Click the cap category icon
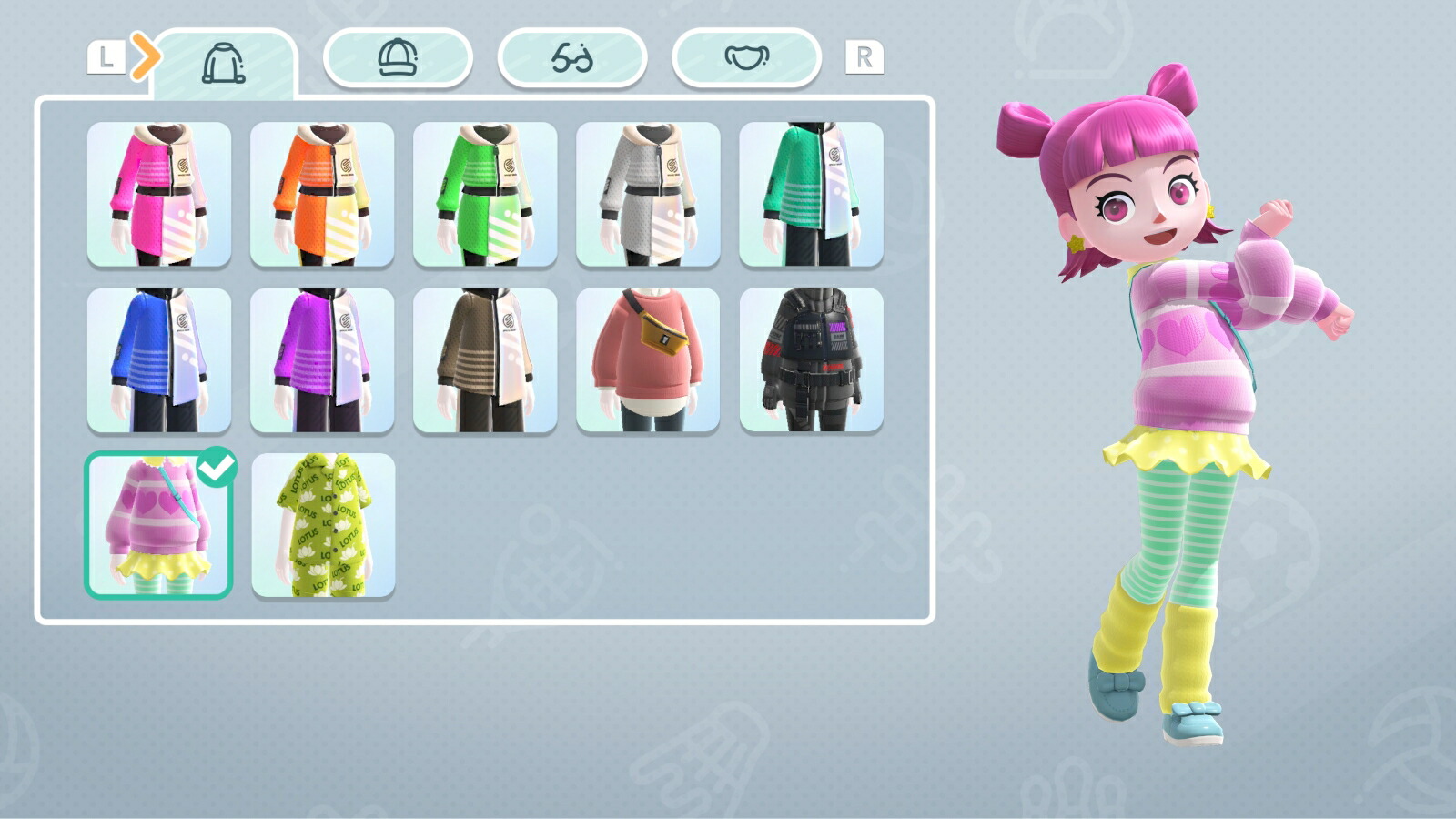 [x=398, y=58]
